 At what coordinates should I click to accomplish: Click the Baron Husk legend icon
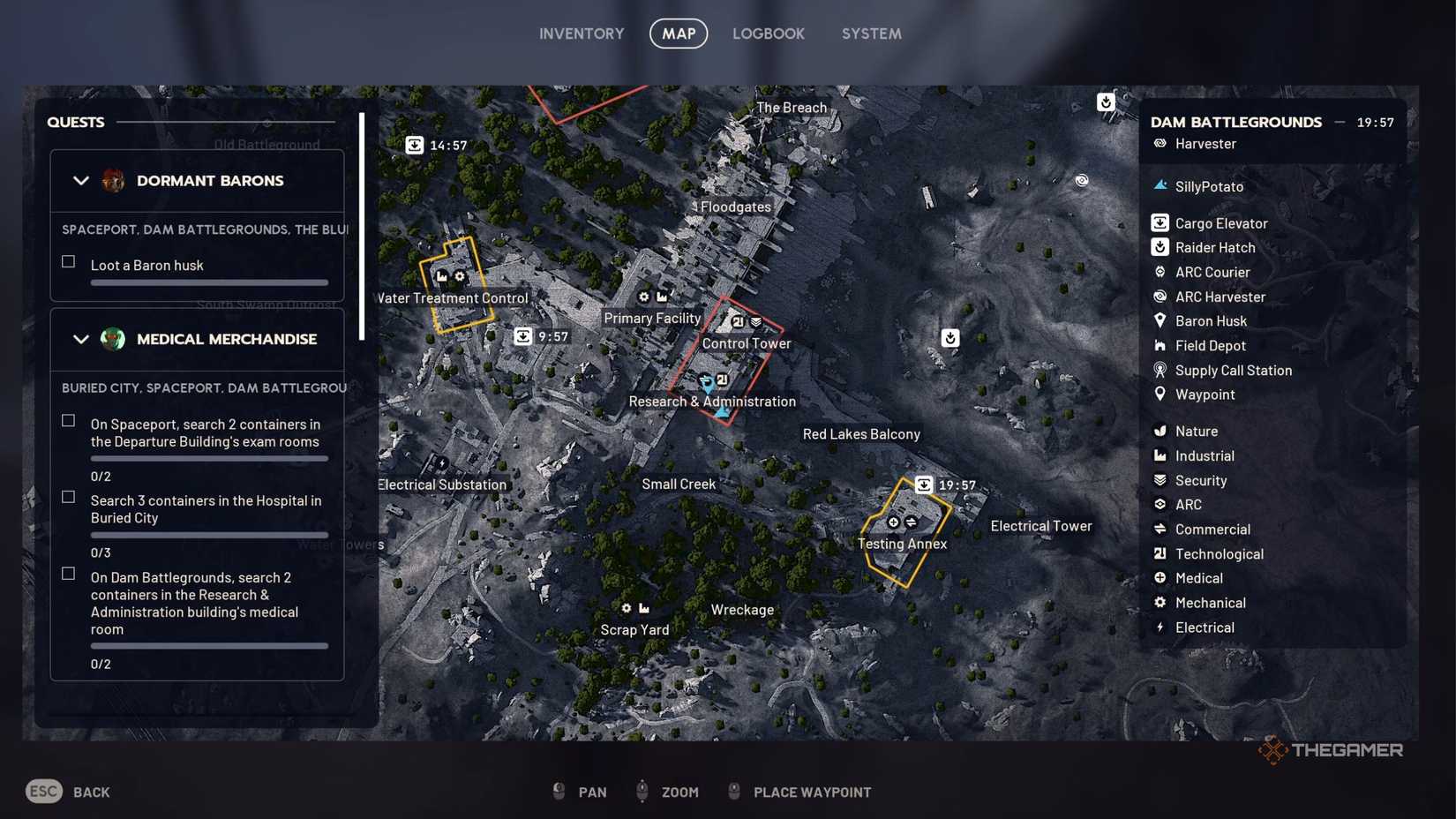[x=1159, y=320]
